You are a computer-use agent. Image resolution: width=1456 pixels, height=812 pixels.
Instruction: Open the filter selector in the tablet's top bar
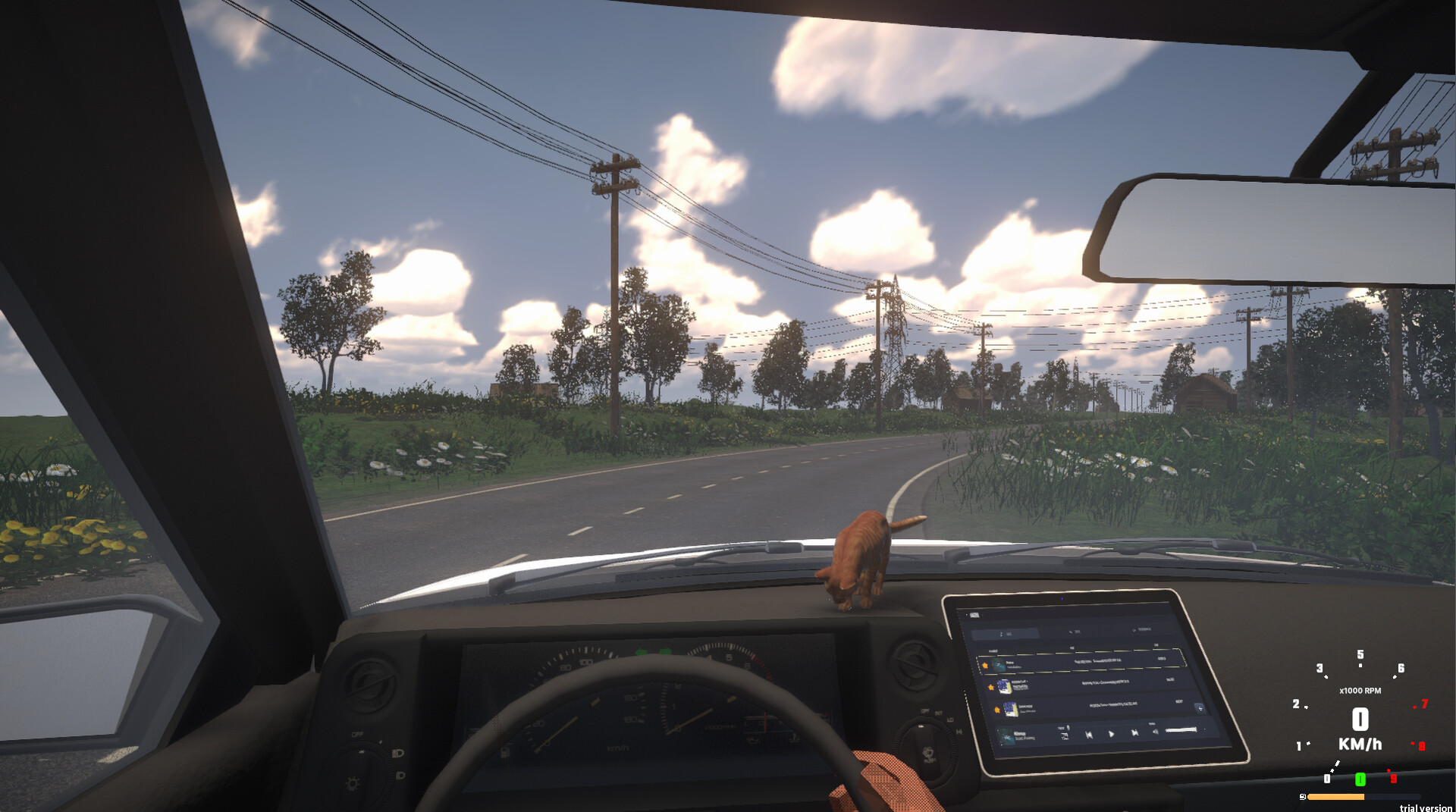1075,631
